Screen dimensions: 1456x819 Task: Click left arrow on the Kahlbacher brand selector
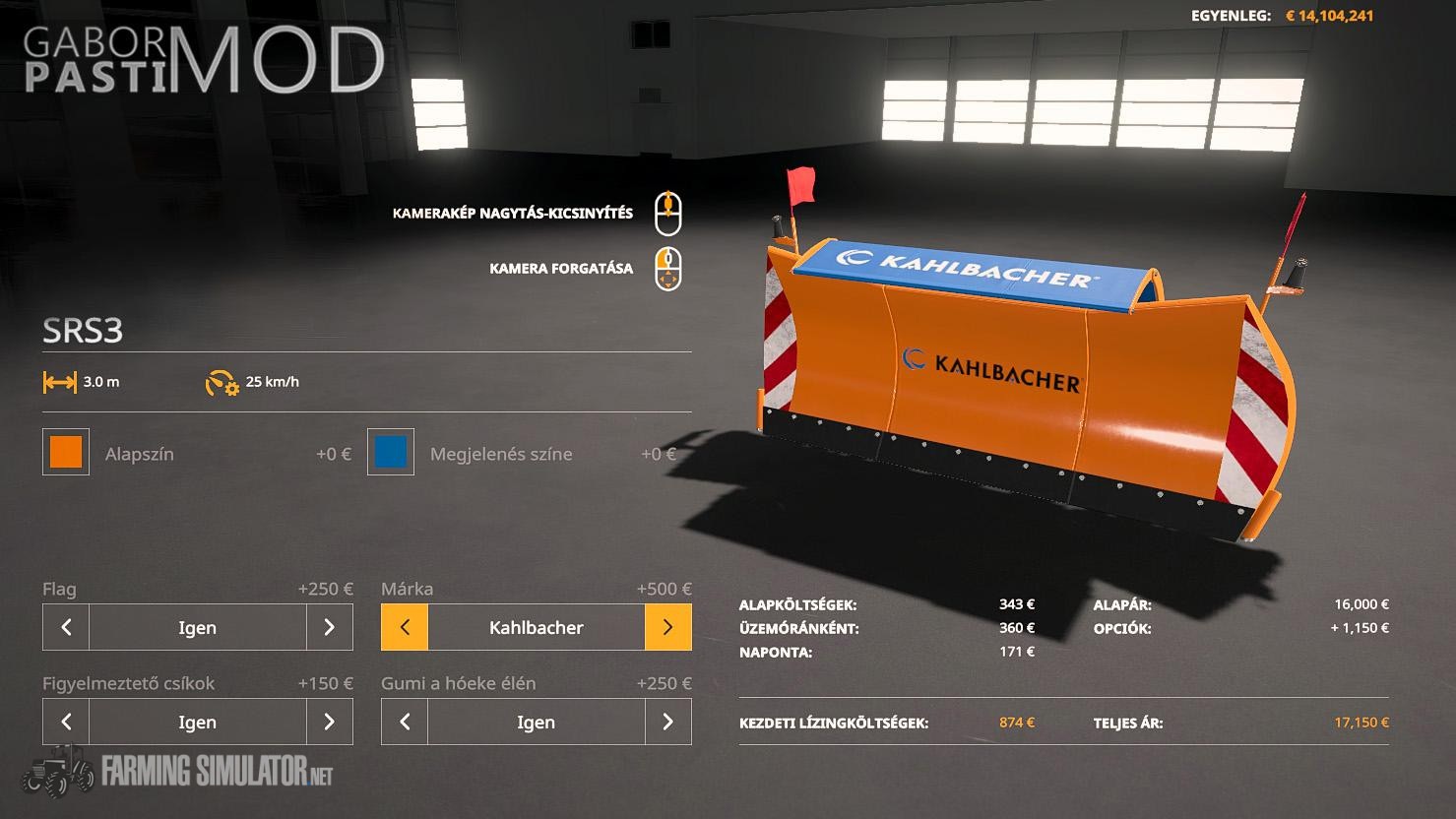[x=404, y=627]
